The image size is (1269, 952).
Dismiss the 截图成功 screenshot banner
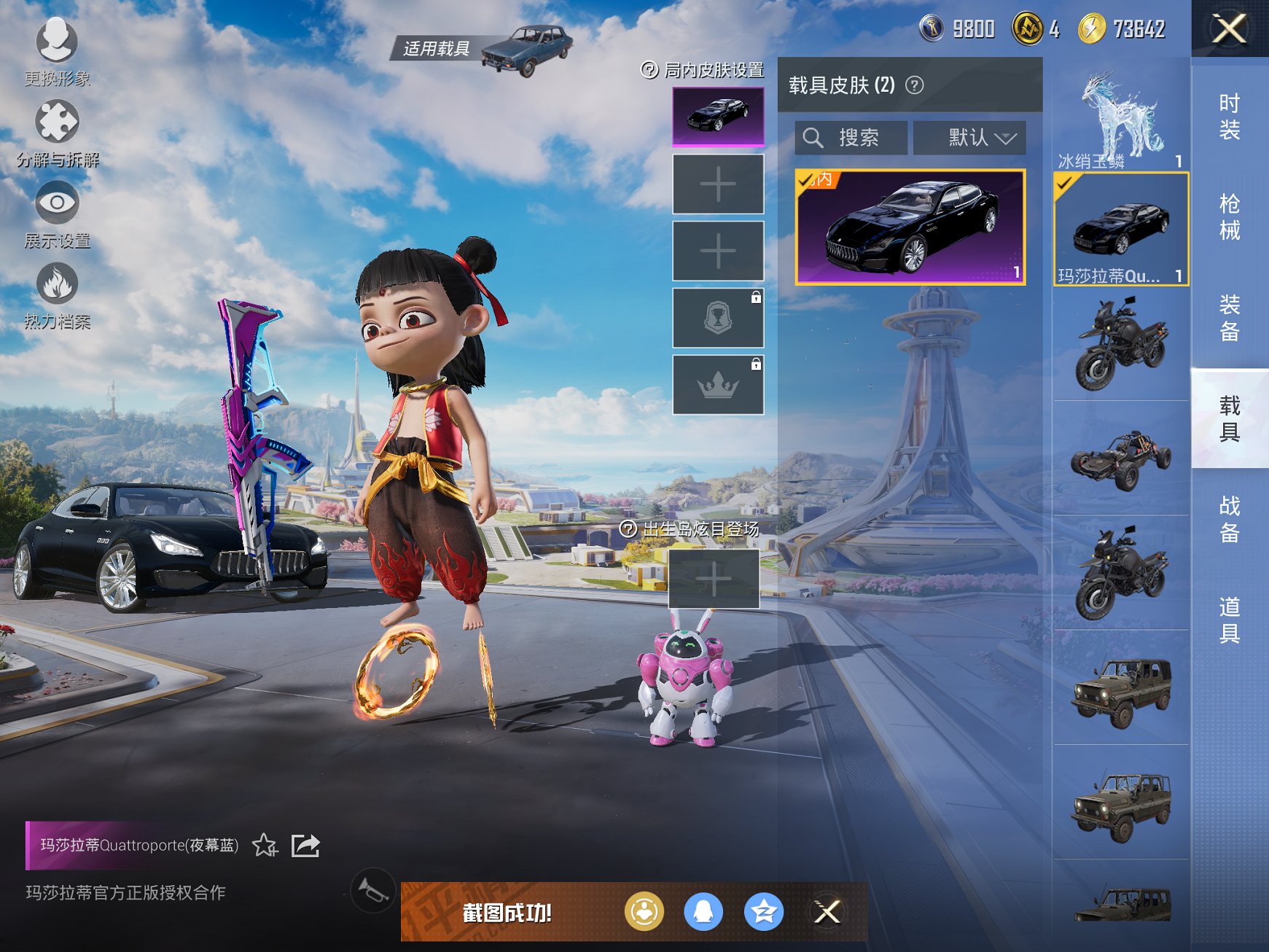[827, 911]
